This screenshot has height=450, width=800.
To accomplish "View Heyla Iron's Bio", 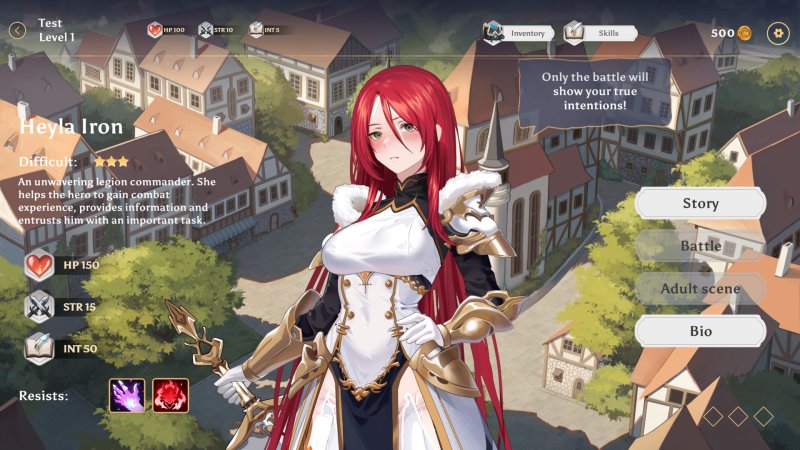I will coord(700,331).
